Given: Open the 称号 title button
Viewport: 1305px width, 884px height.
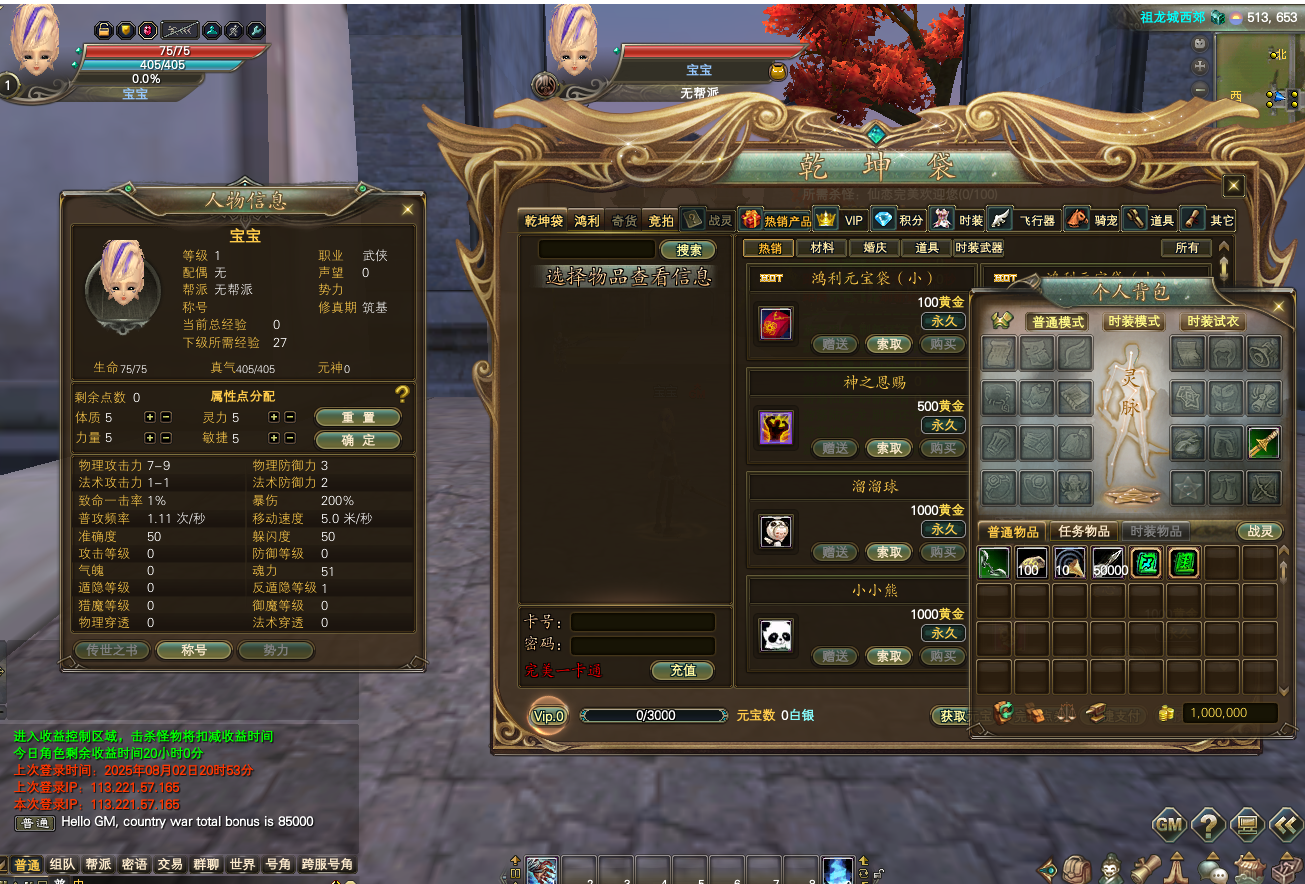Looking at the screenshot, I should coord(194,650).
